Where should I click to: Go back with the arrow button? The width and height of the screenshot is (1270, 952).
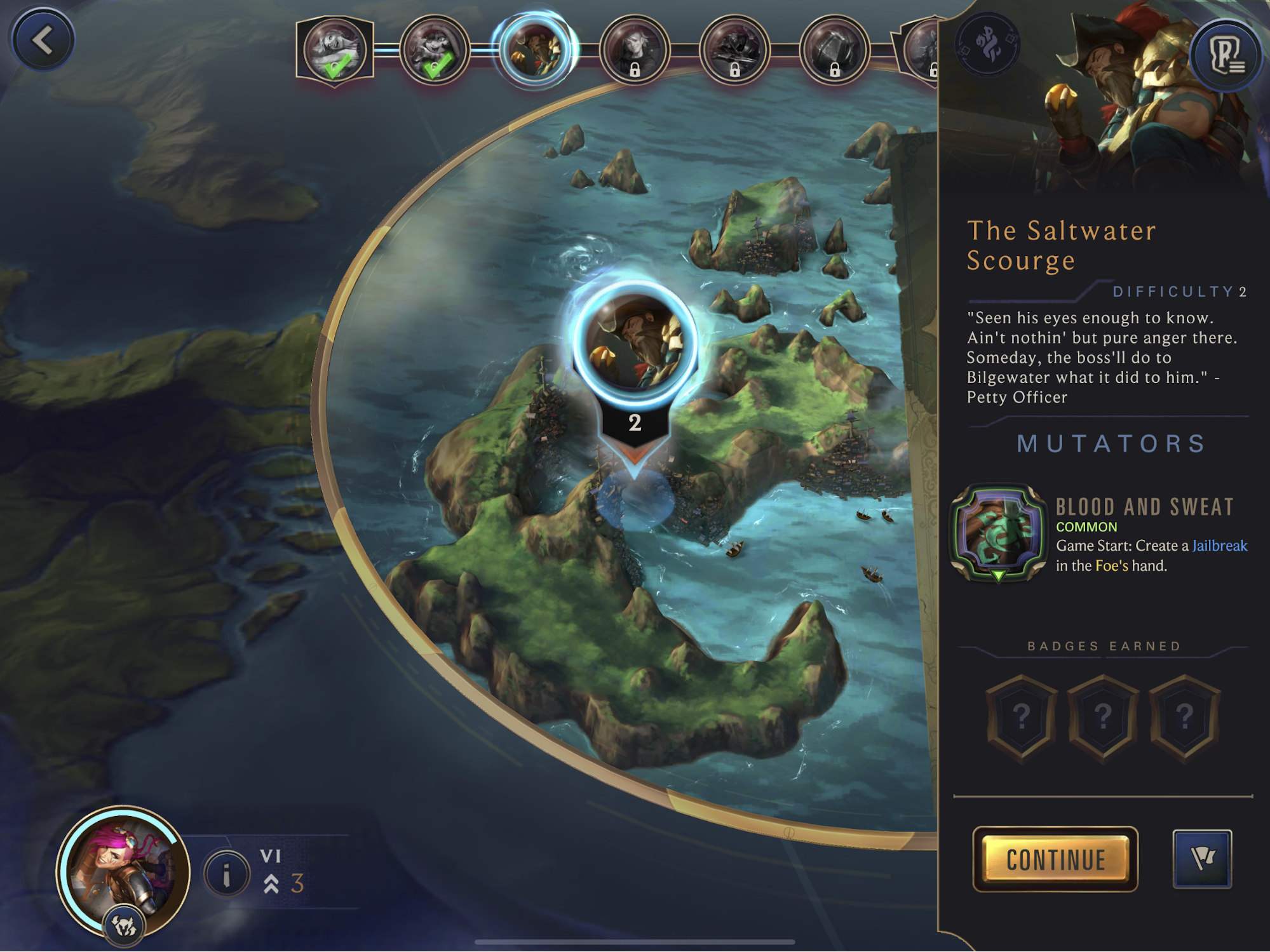coord(43,41)
